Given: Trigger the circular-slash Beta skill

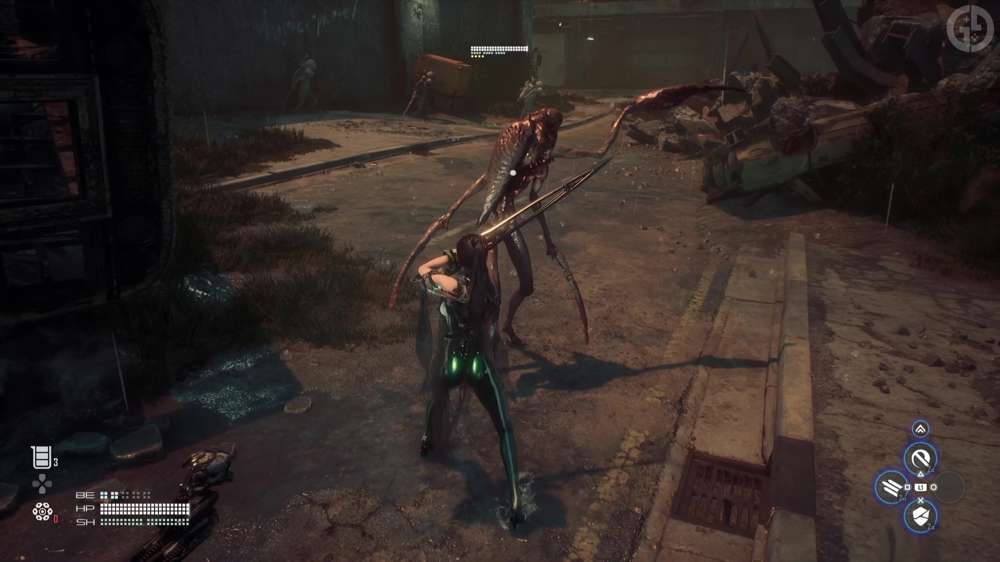Looking at the screenshot, I should click(920, 459).
